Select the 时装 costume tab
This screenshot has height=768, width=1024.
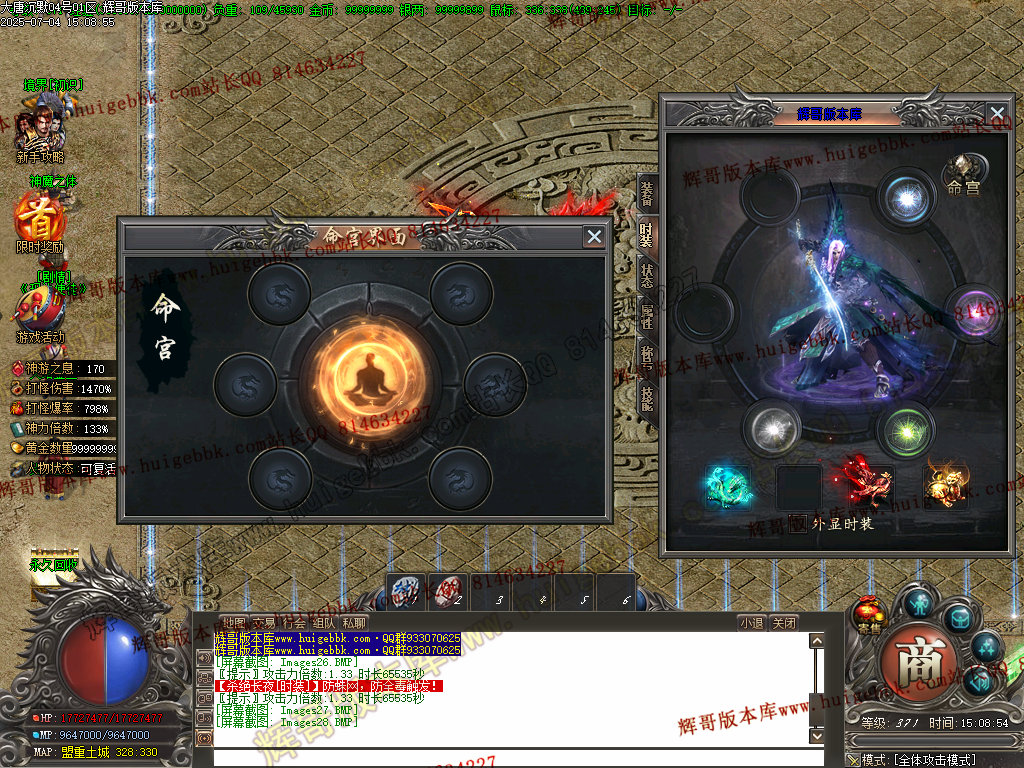tap(647, 235)
